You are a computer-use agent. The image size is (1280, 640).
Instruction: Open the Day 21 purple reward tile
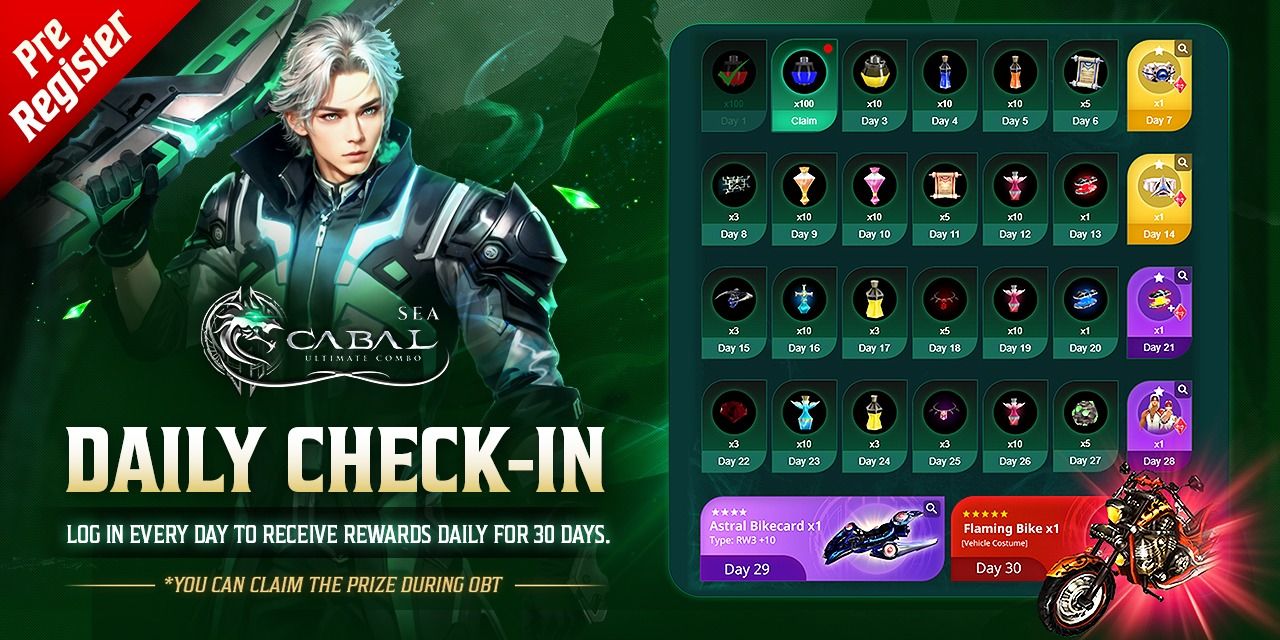[1158, 313]
